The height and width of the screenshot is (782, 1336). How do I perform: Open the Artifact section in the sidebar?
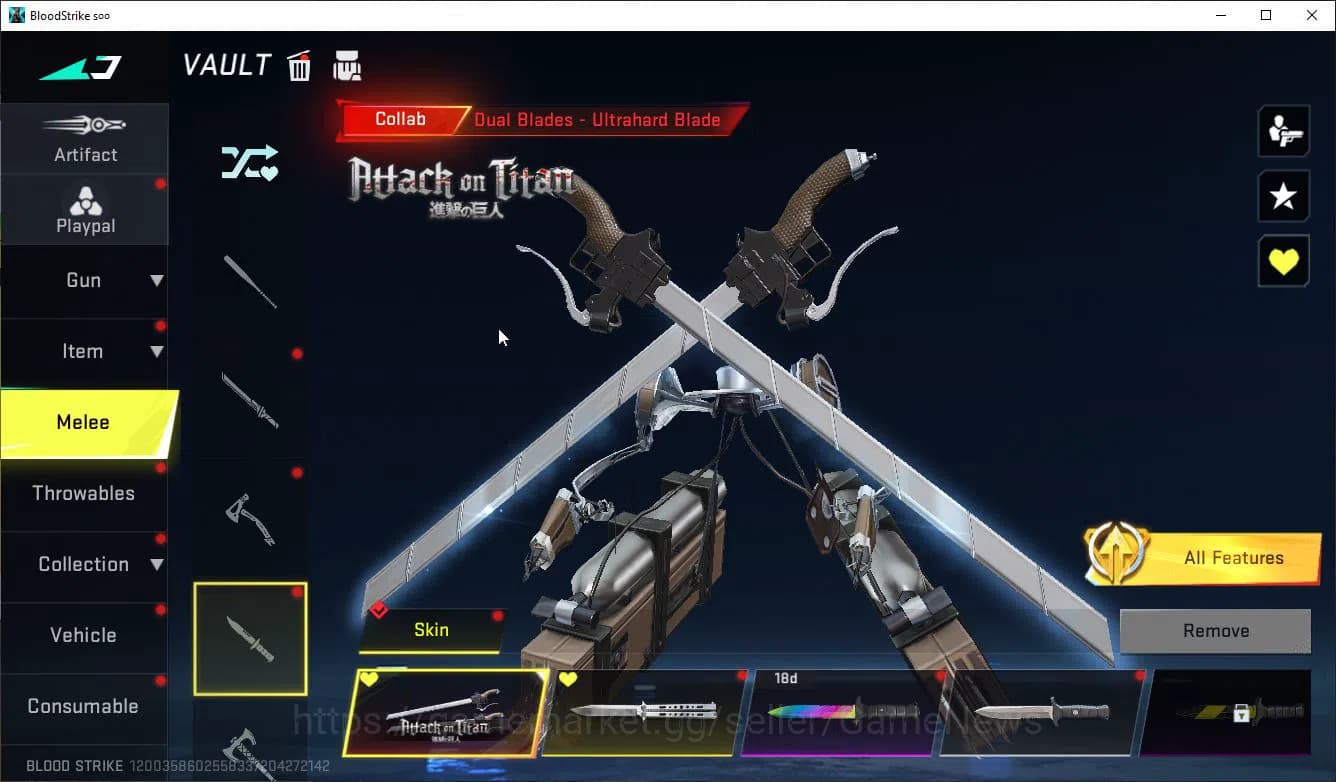[85, 138]
